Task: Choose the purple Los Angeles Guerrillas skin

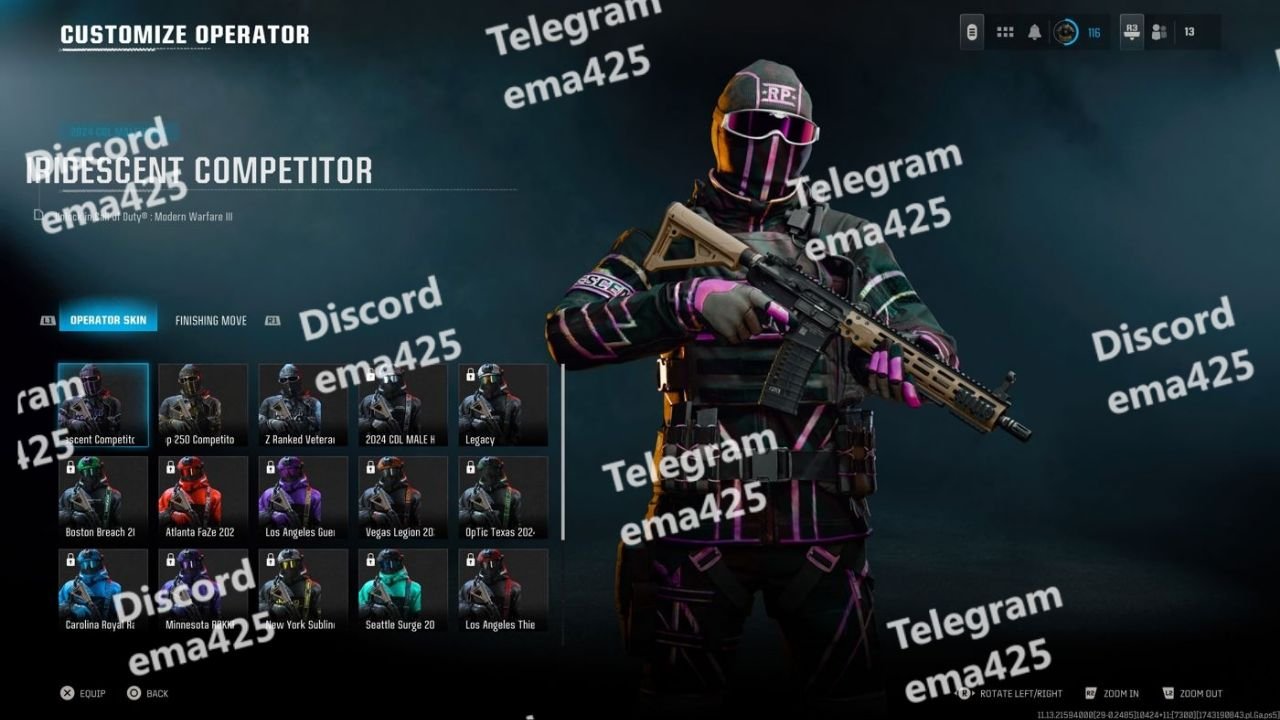Action: click(x=303, y=497)
